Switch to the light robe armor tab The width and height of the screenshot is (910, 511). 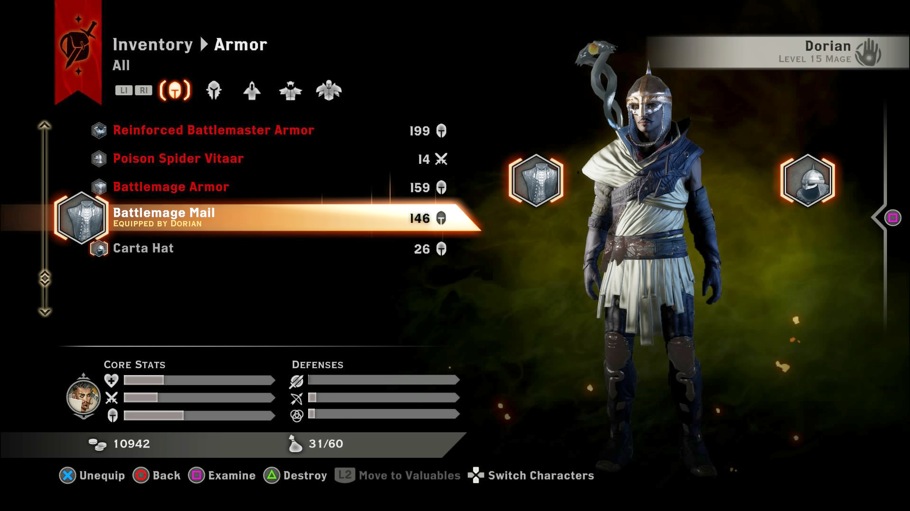252,91
